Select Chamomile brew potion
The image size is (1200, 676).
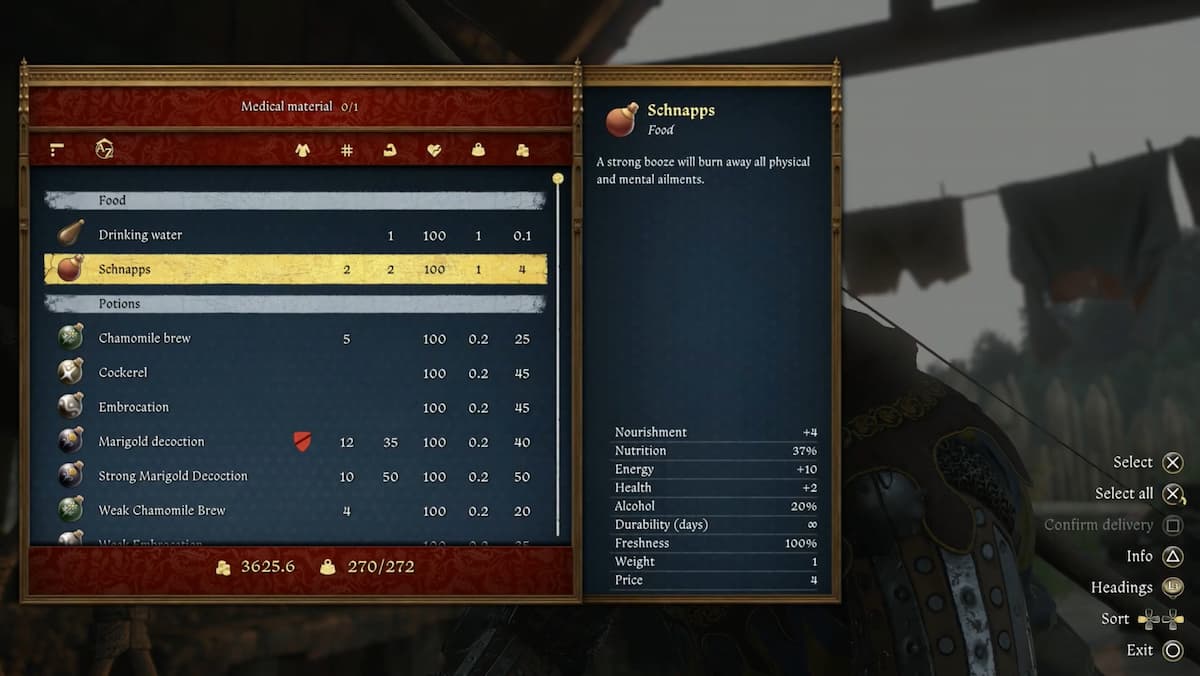295,338
